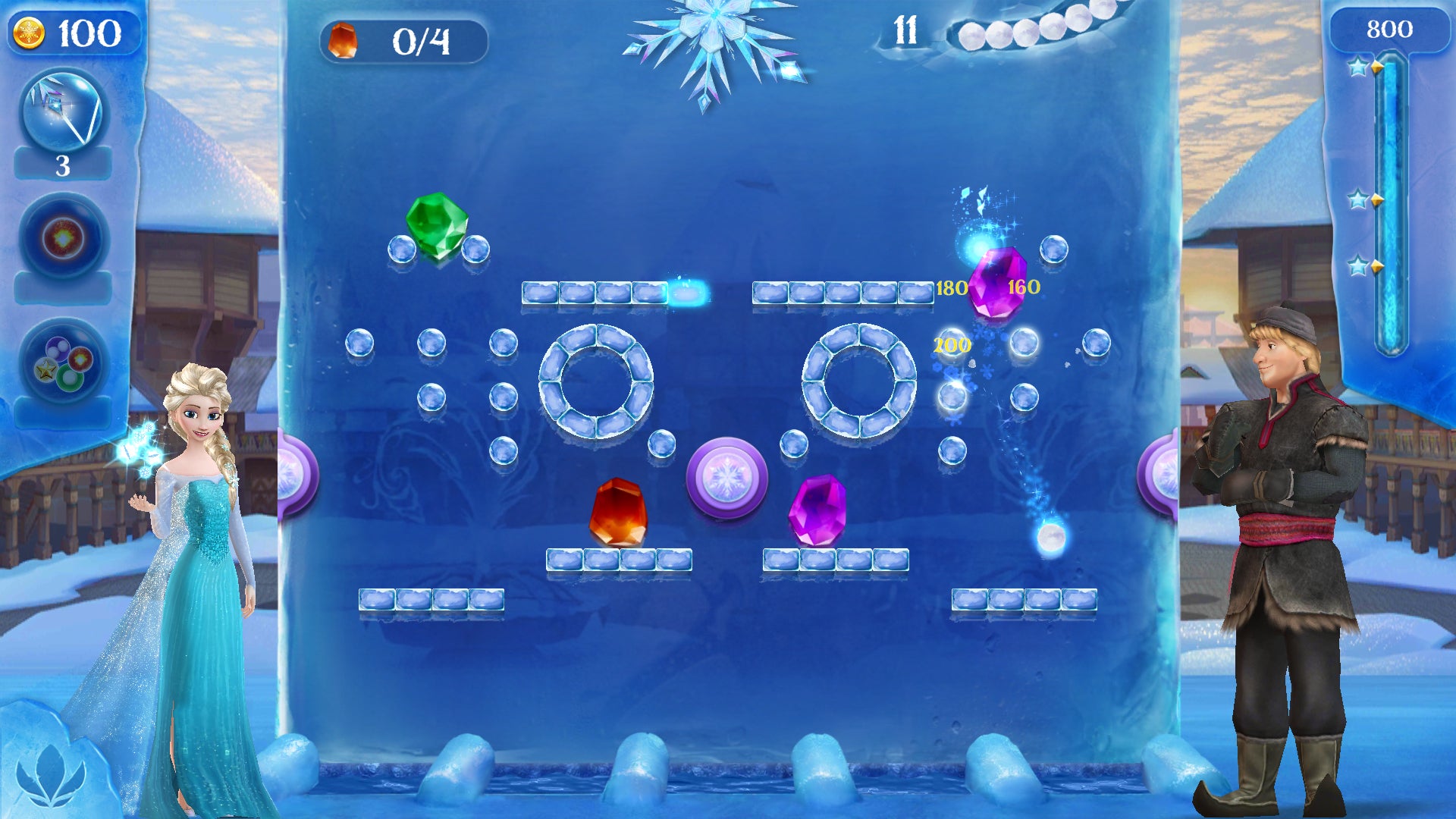Select the ice pick aiming power-up orb
This screenshot has height=819, width=1456.
[64, 110]
